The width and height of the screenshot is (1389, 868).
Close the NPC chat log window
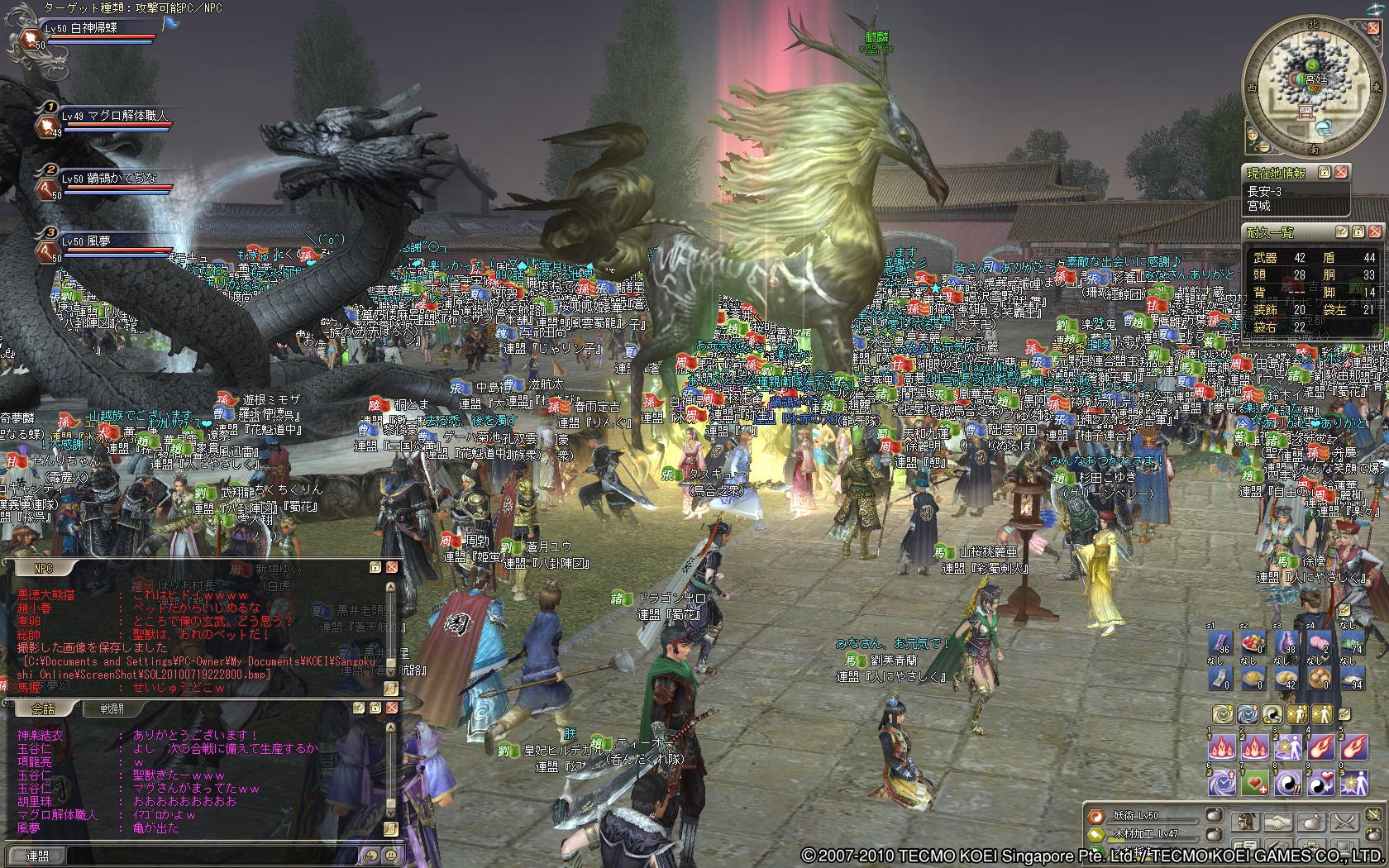coord(391,567)
